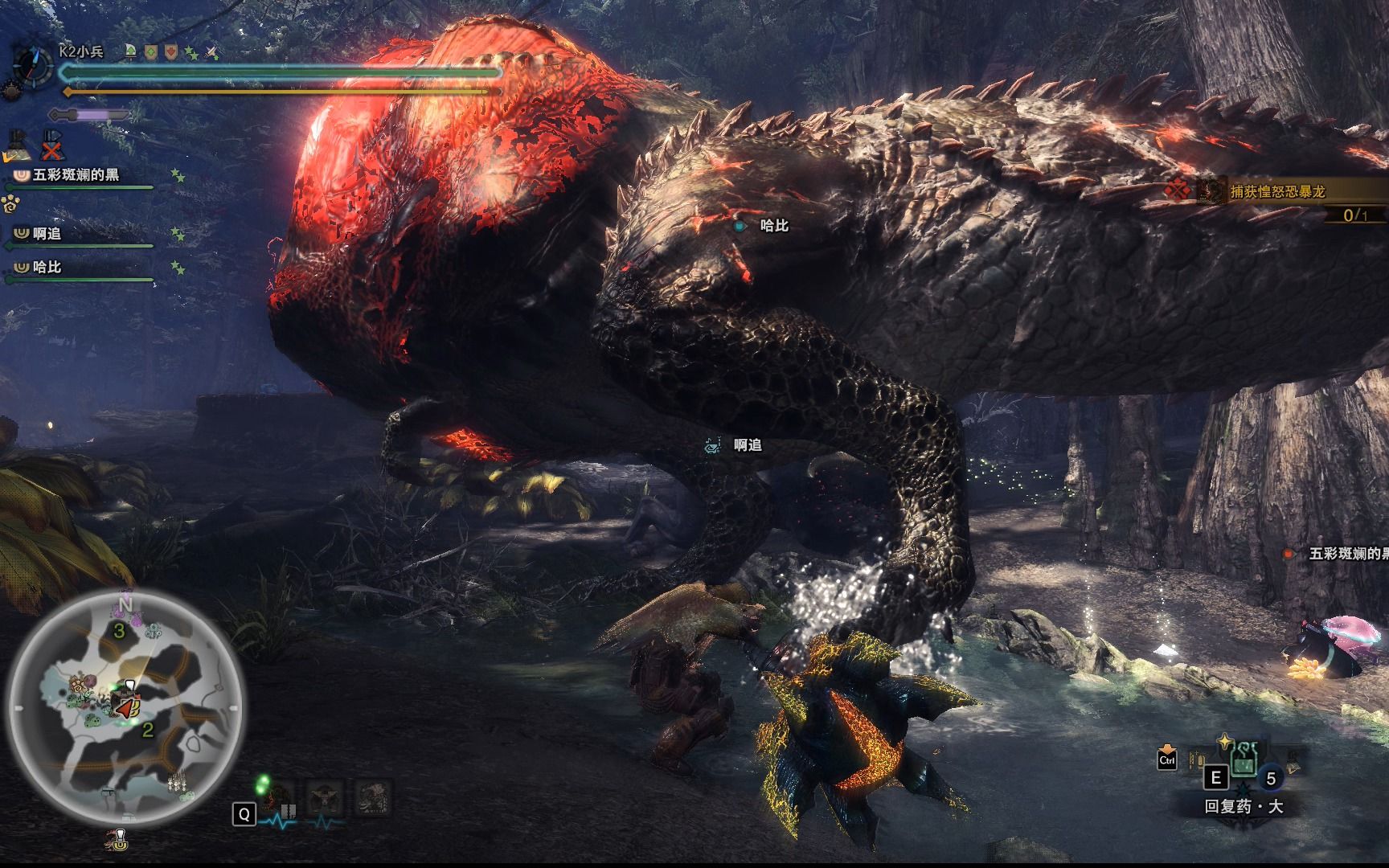Select party member 五彩斑斓的黑 in the list
The image size is (1389, 868).
pyautogui.click(x=76, y=175)
